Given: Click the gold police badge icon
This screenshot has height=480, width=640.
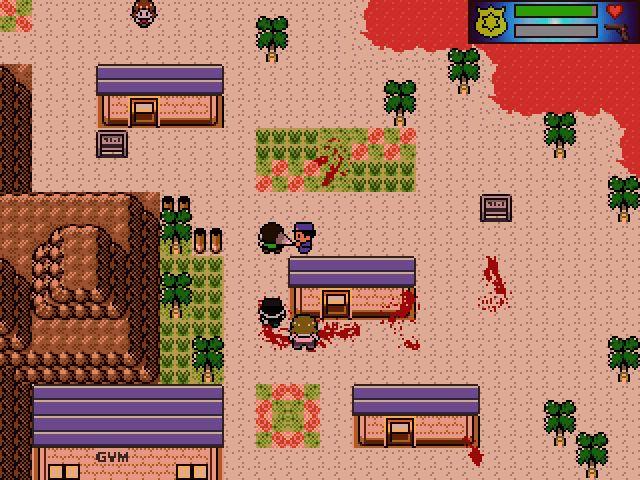Looking at the screenshot, I should (490, 21).
